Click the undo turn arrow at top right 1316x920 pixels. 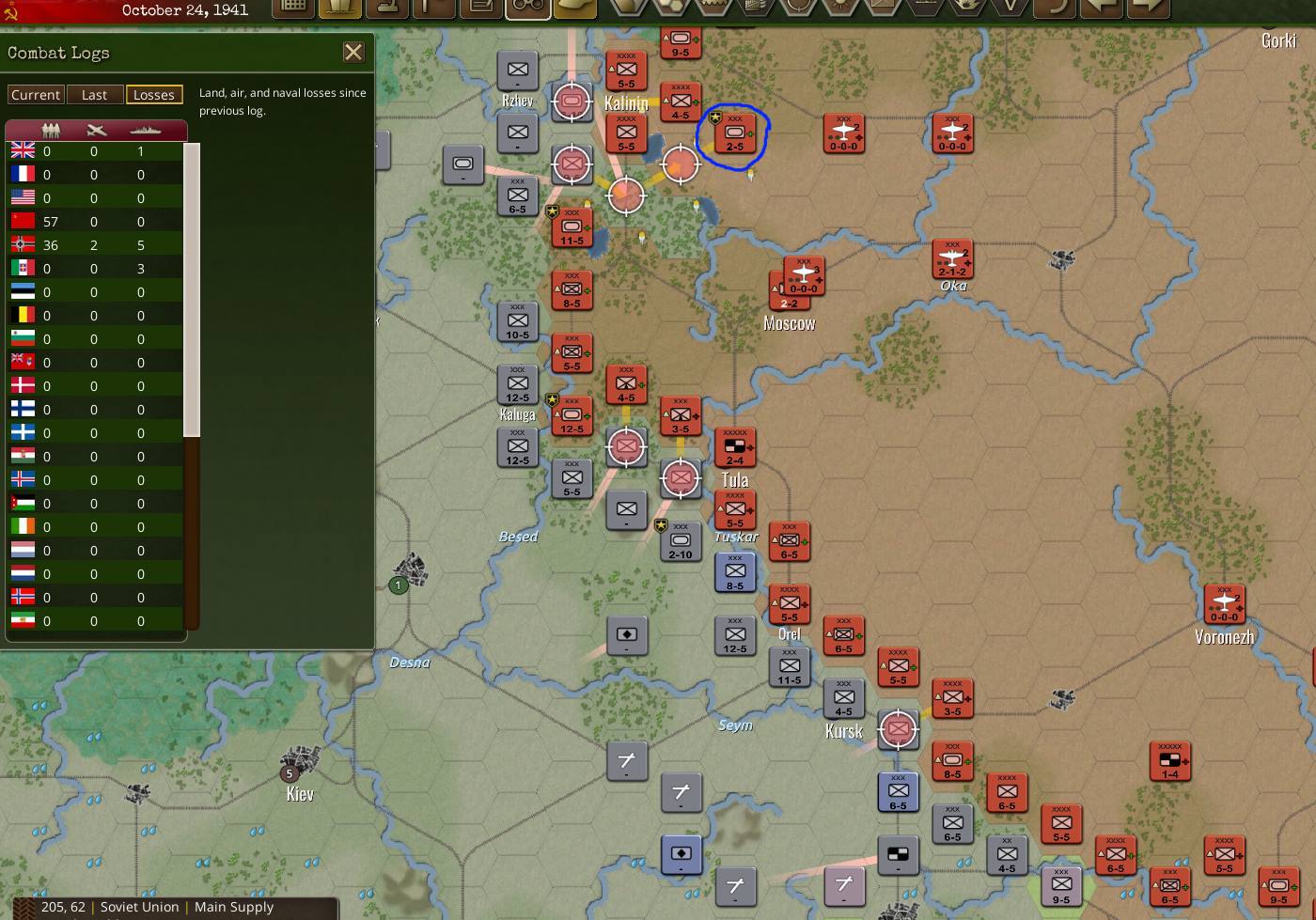1054,9
